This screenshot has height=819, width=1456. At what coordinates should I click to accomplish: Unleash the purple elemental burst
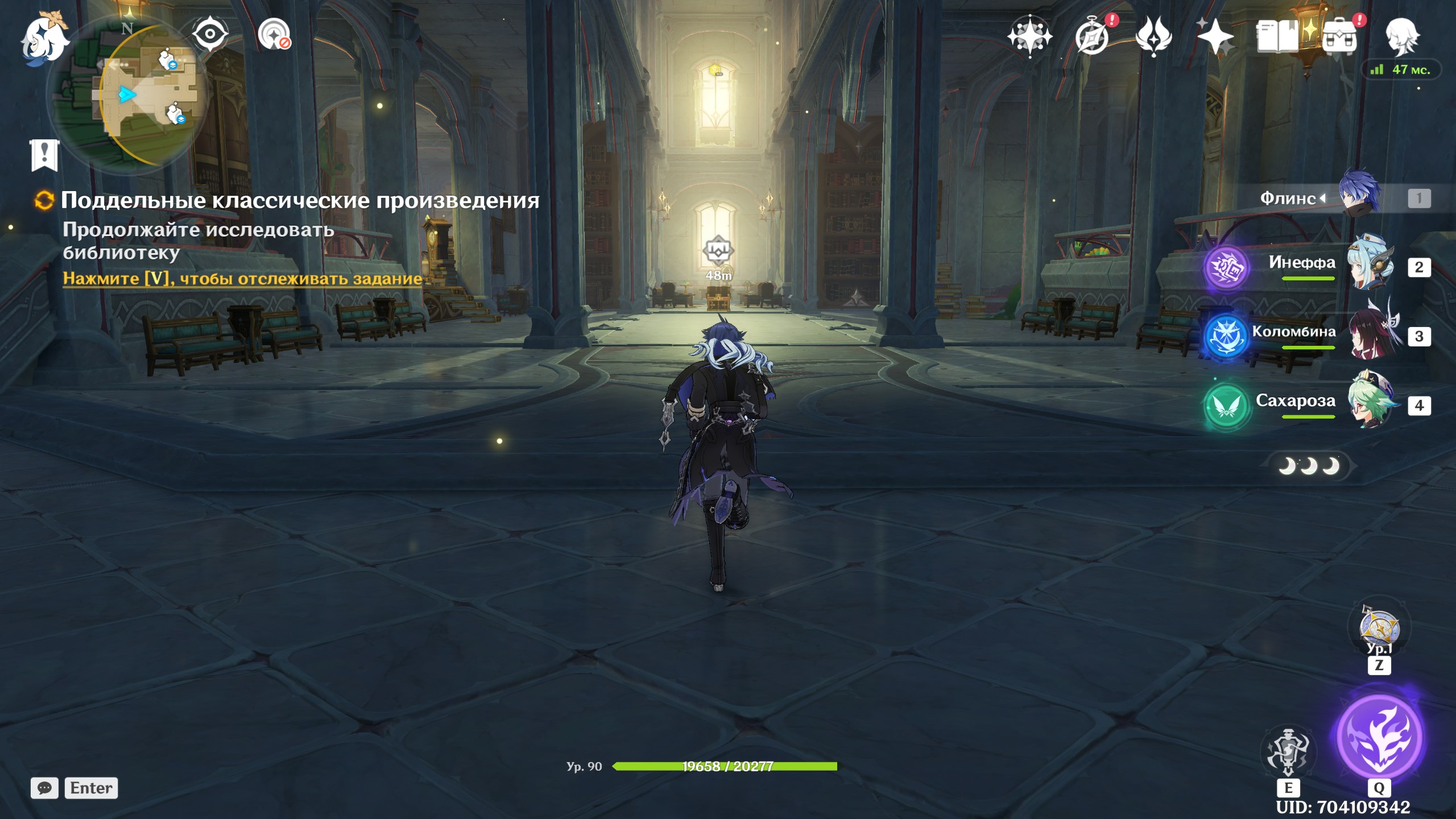coord(1379,737)
